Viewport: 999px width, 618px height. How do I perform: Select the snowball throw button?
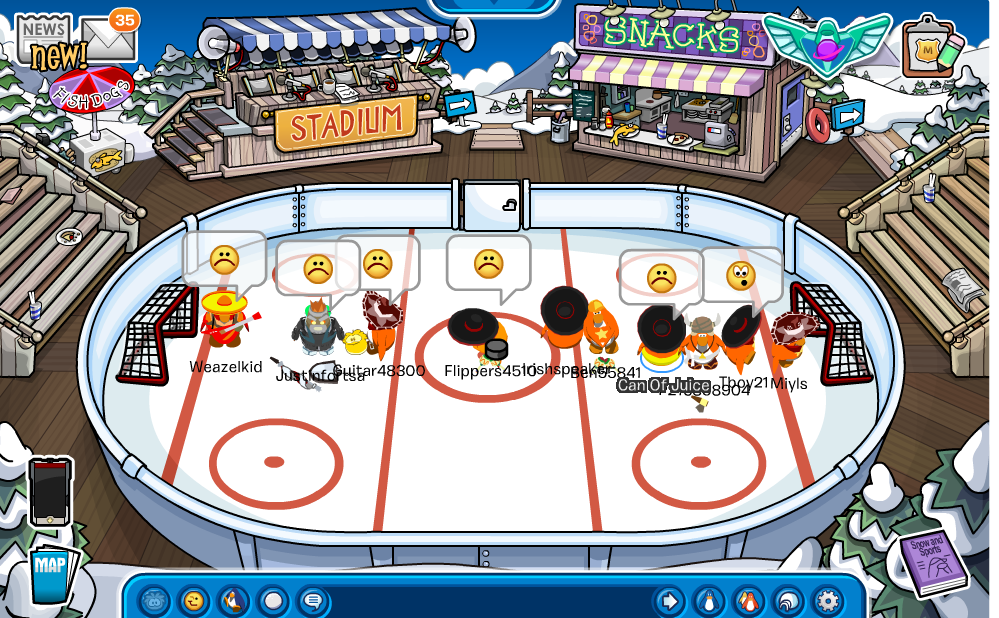point(273,601)
